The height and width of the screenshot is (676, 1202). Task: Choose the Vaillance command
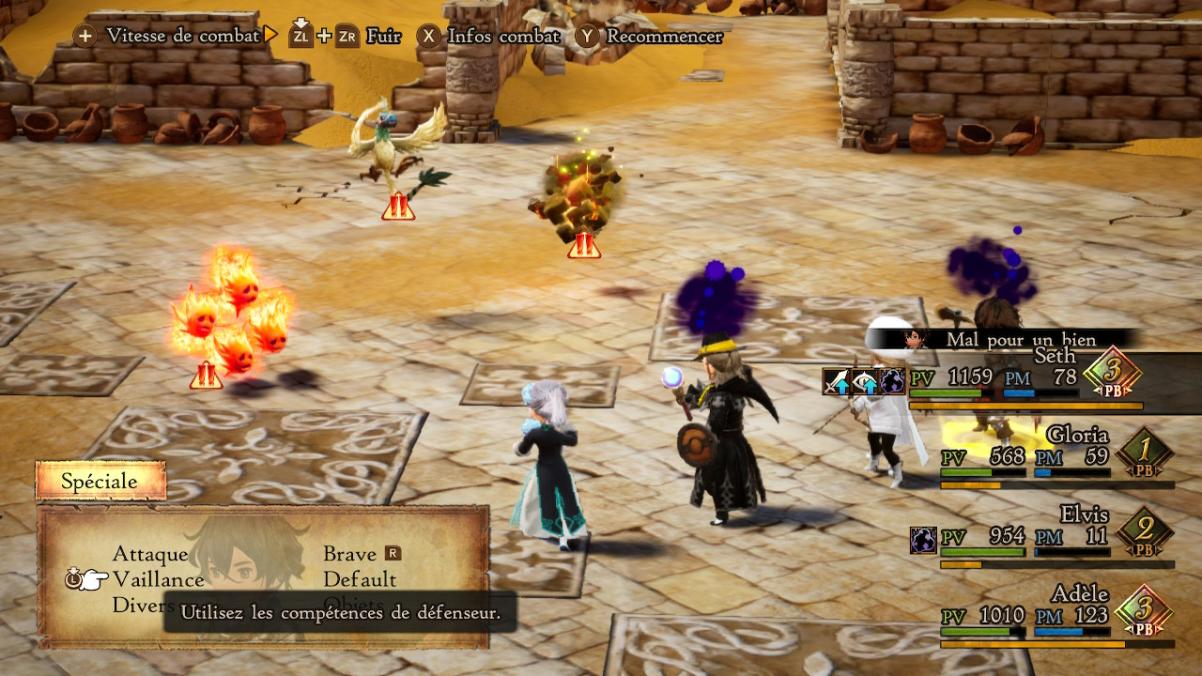158,579
